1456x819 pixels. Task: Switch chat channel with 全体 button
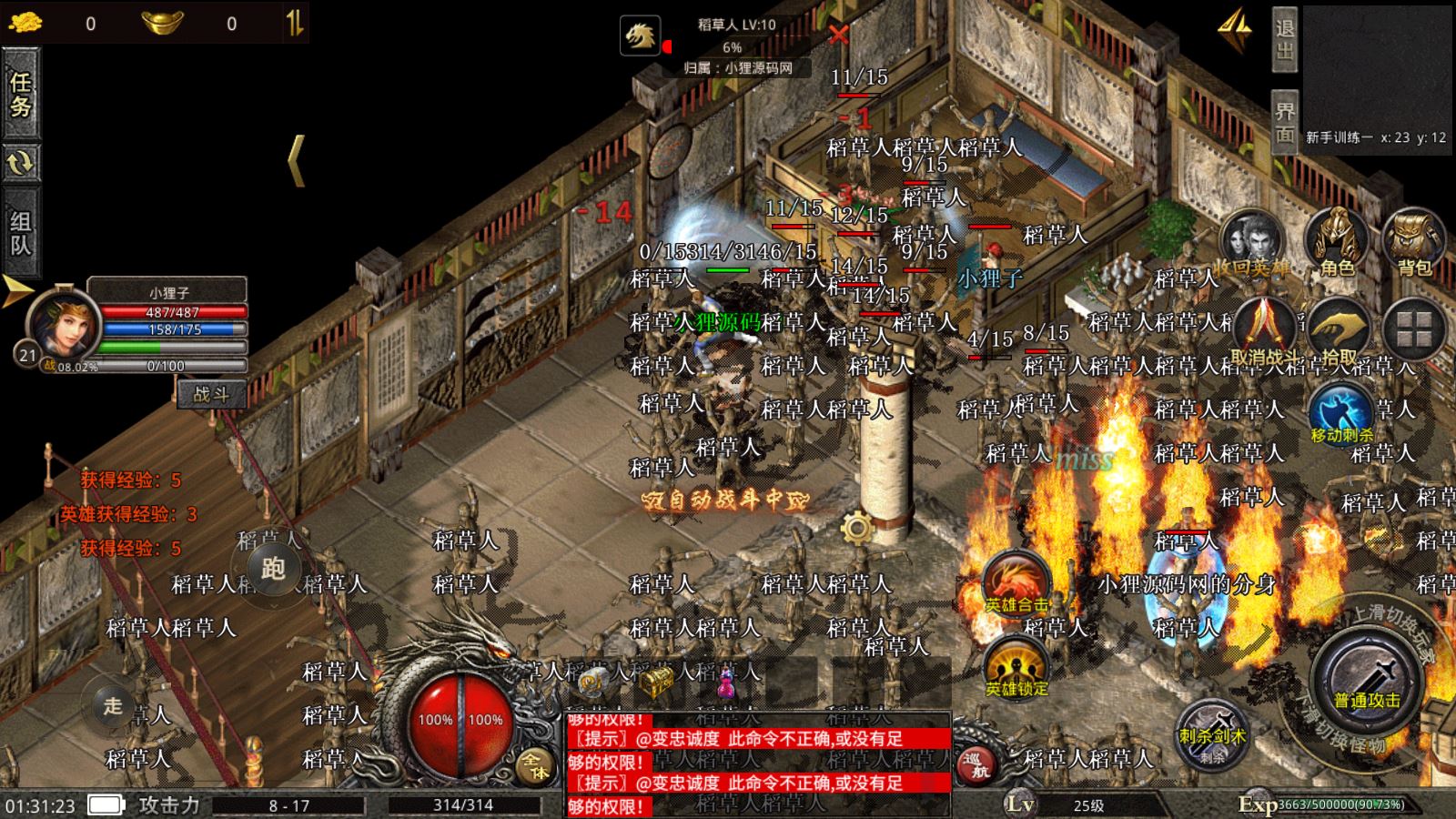[x=533, y=764]
